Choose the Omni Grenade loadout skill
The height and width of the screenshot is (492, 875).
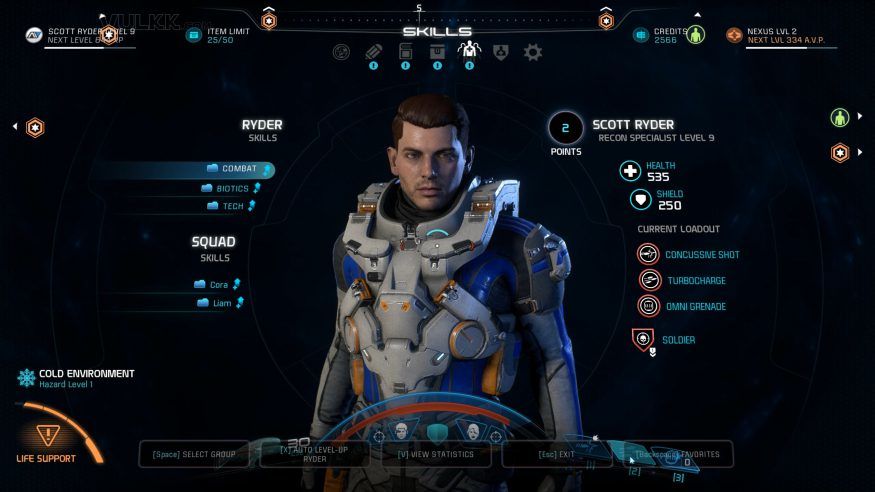point(695,306)
